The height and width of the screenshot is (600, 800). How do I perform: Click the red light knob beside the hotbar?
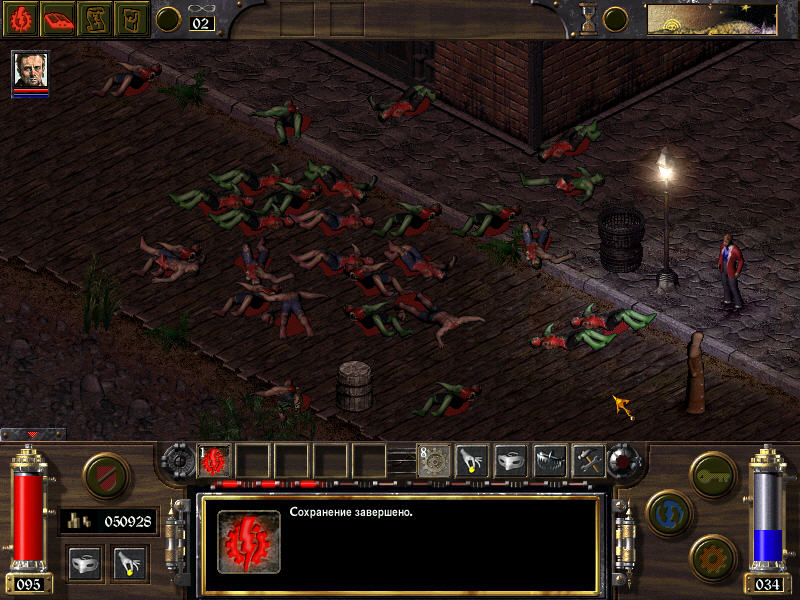(626, 461)
